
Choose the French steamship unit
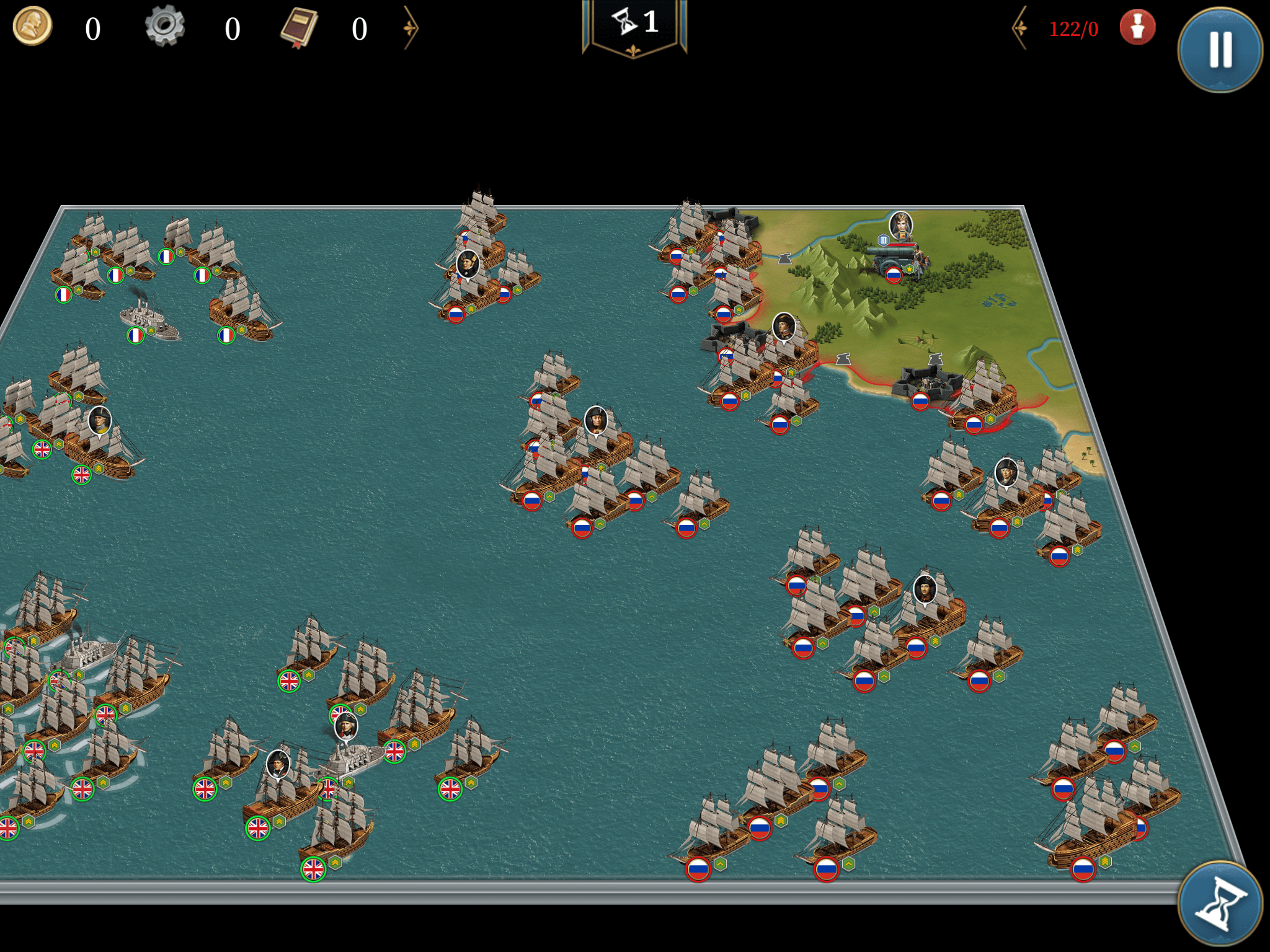click(148, 319)
